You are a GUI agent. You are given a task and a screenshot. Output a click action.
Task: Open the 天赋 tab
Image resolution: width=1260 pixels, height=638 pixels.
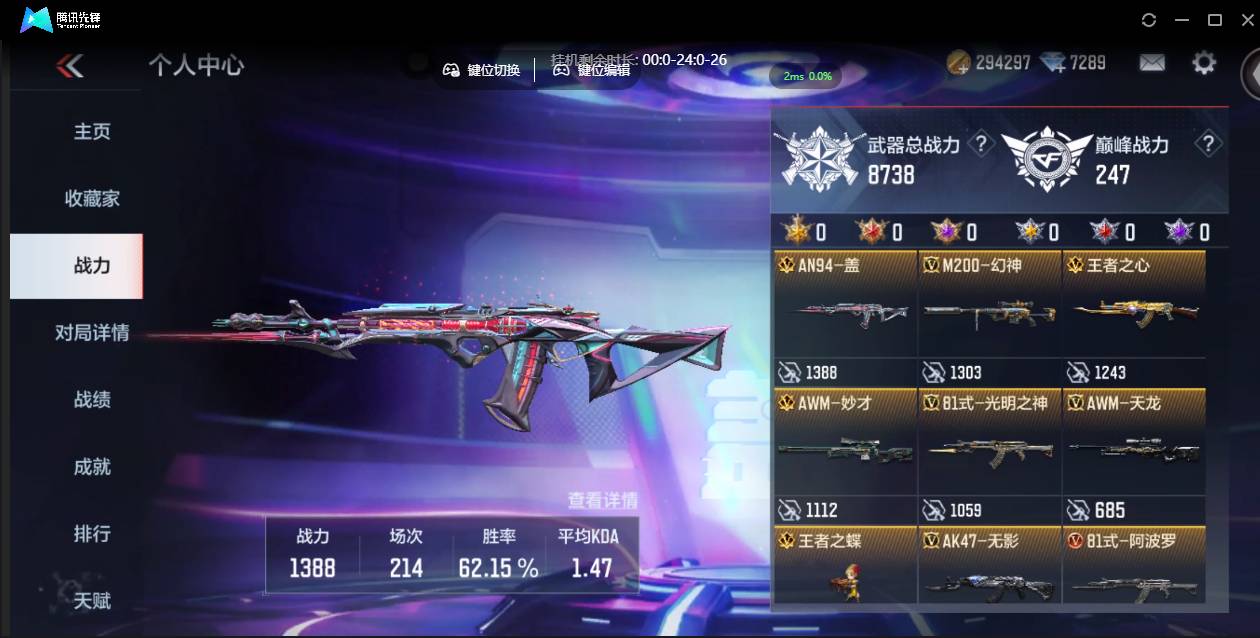coord(91,601)
